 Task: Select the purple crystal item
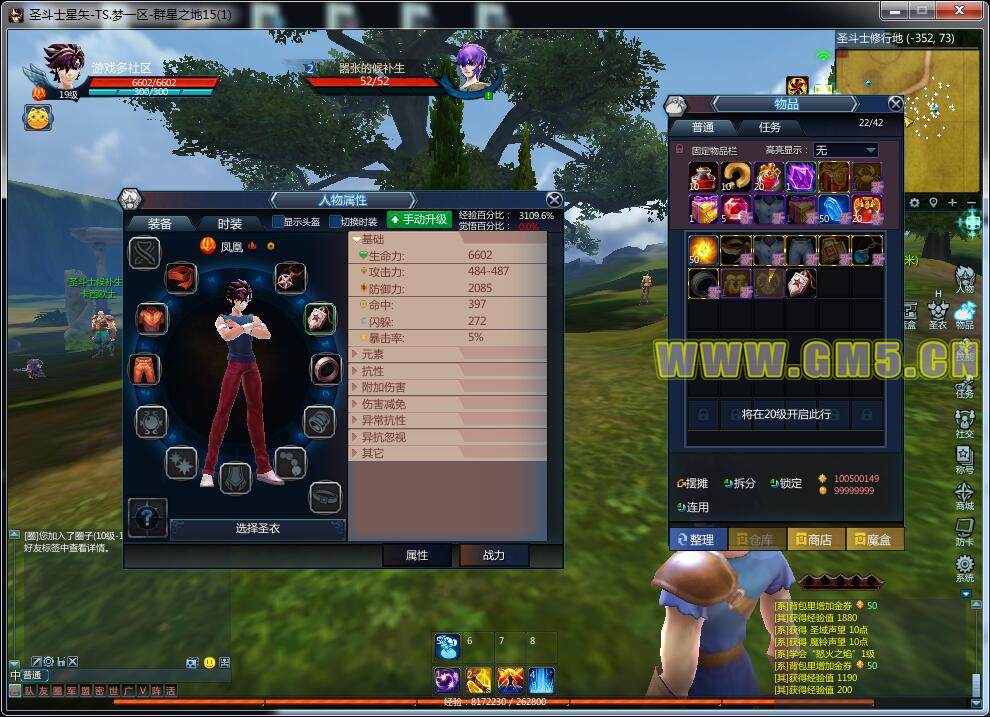pos(801,177)
